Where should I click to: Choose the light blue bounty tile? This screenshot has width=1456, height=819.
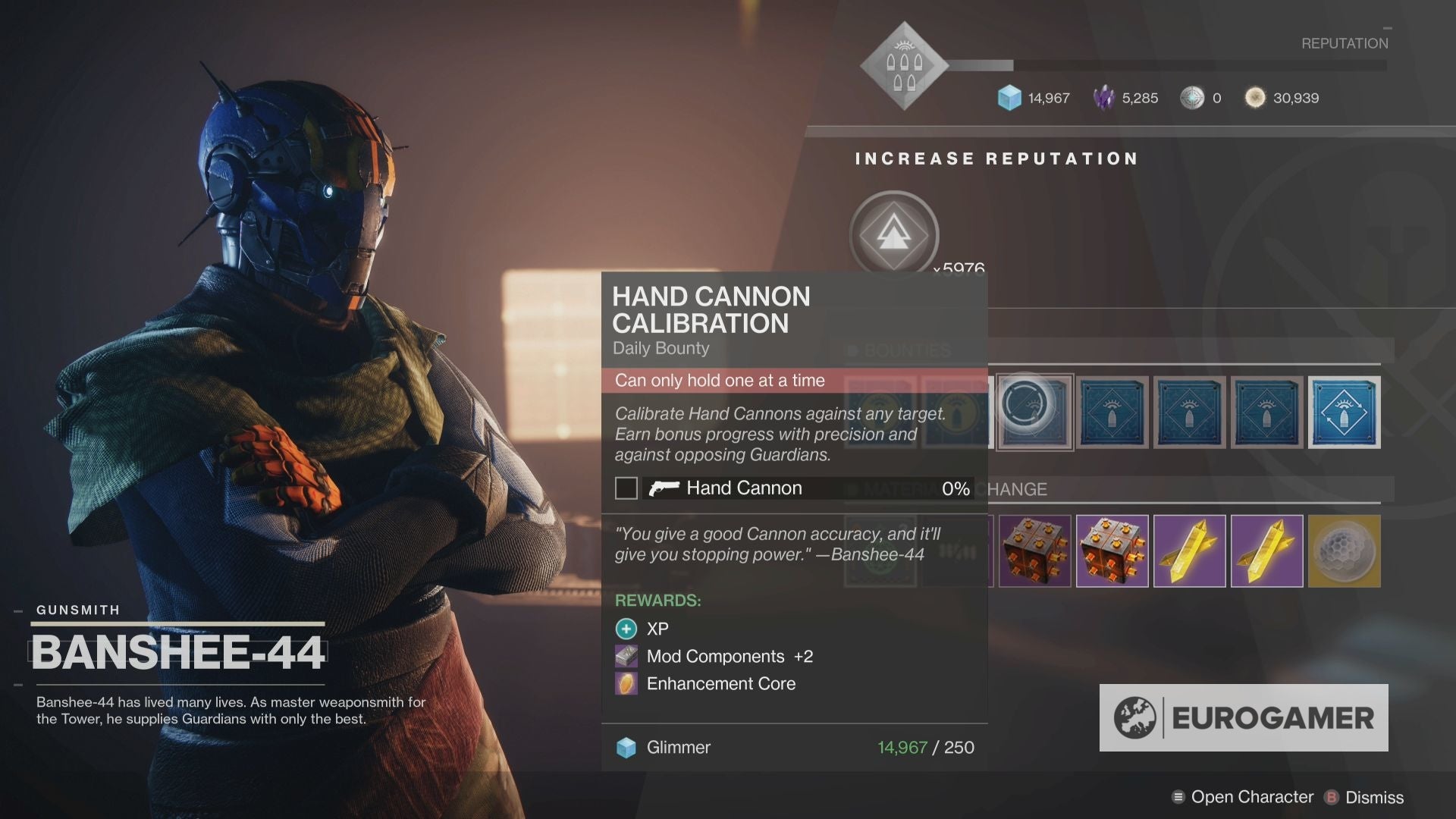tap(1344, 412)
